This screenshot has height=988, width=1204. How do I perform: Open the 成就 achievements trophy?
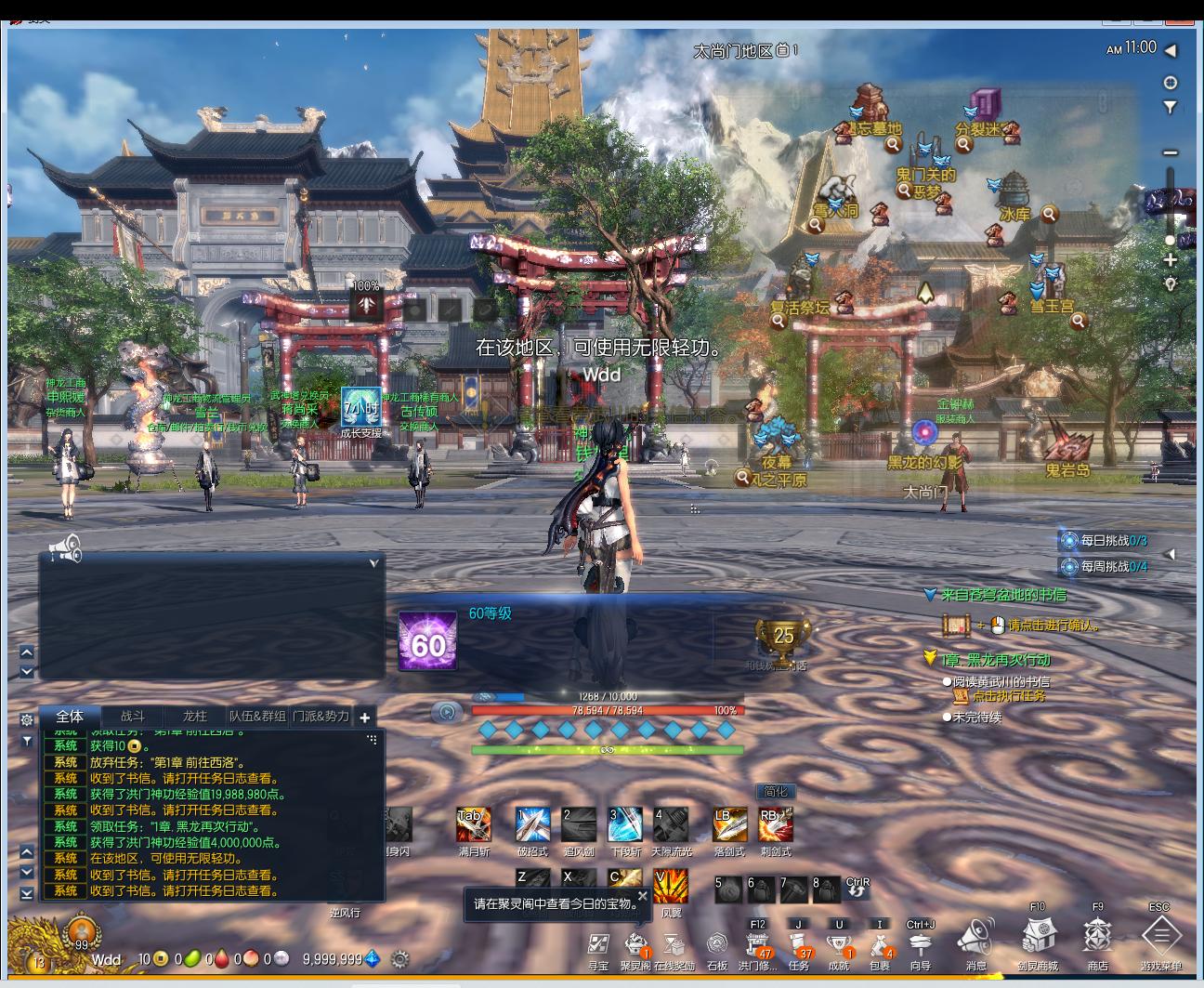[839, 945]
